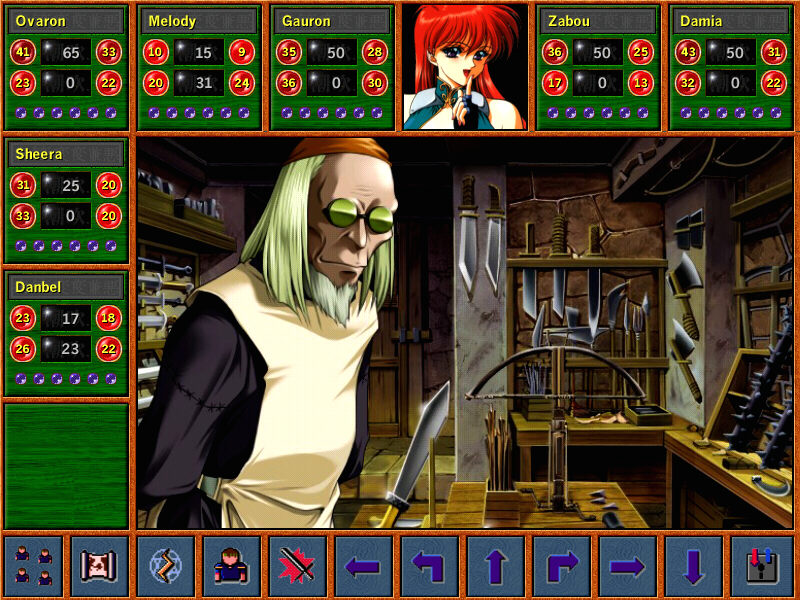Image resolution: width=800 pixels, height=600 pixels.
Task: Move backward with the down arrow
Action: (694, 566)
